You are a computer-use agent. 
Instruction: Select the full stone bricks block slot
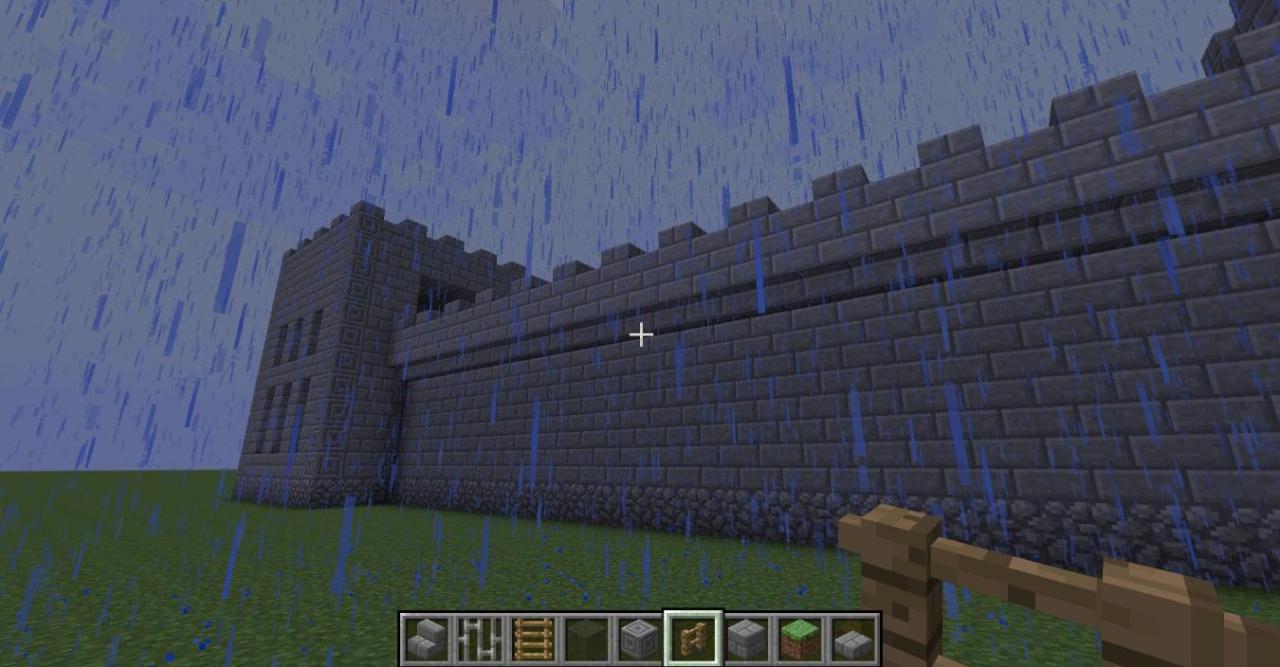point(746,639)
